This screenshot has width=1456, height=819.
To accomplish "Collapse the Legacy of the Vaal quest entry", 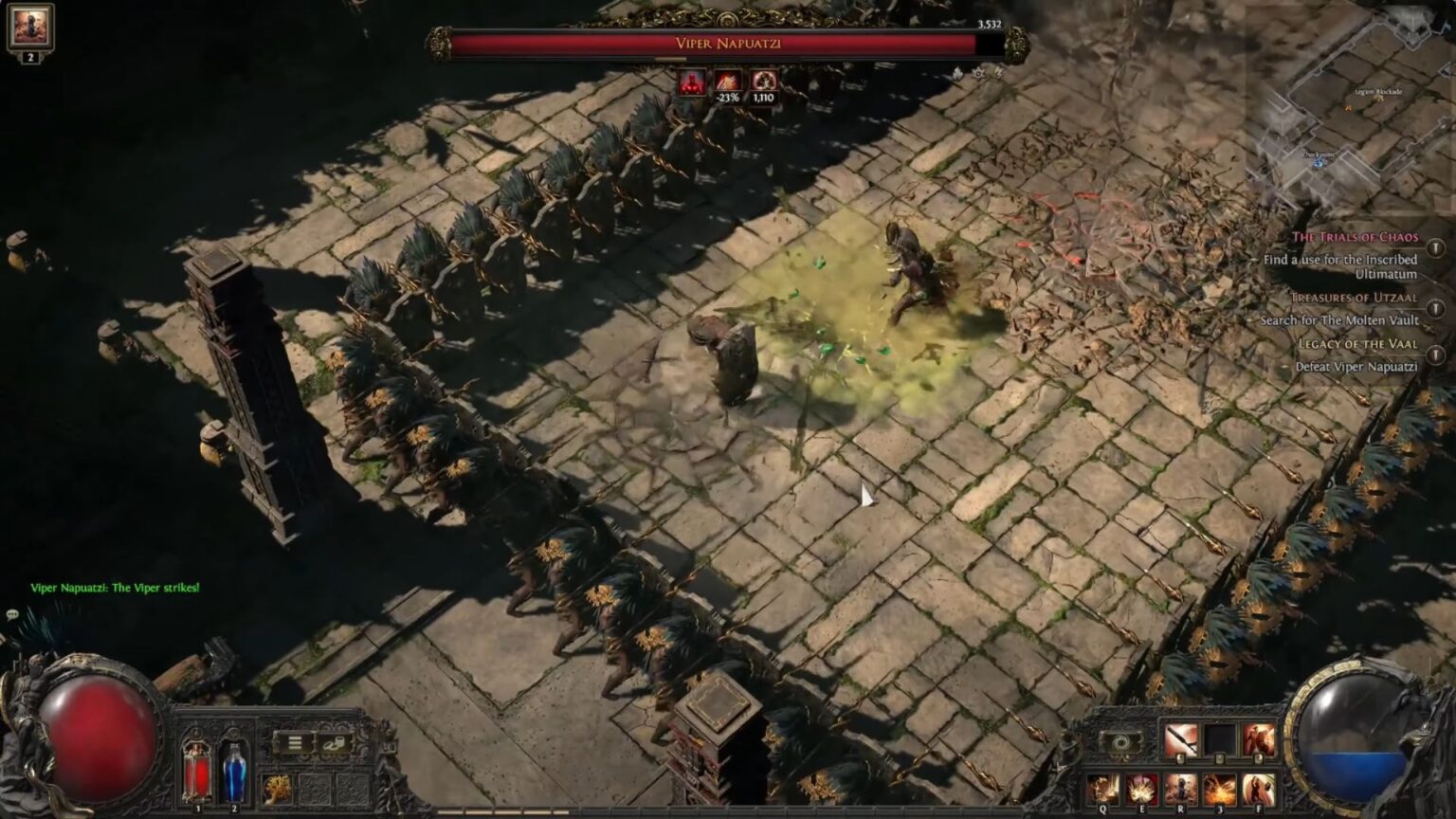I will (1359, 345).
